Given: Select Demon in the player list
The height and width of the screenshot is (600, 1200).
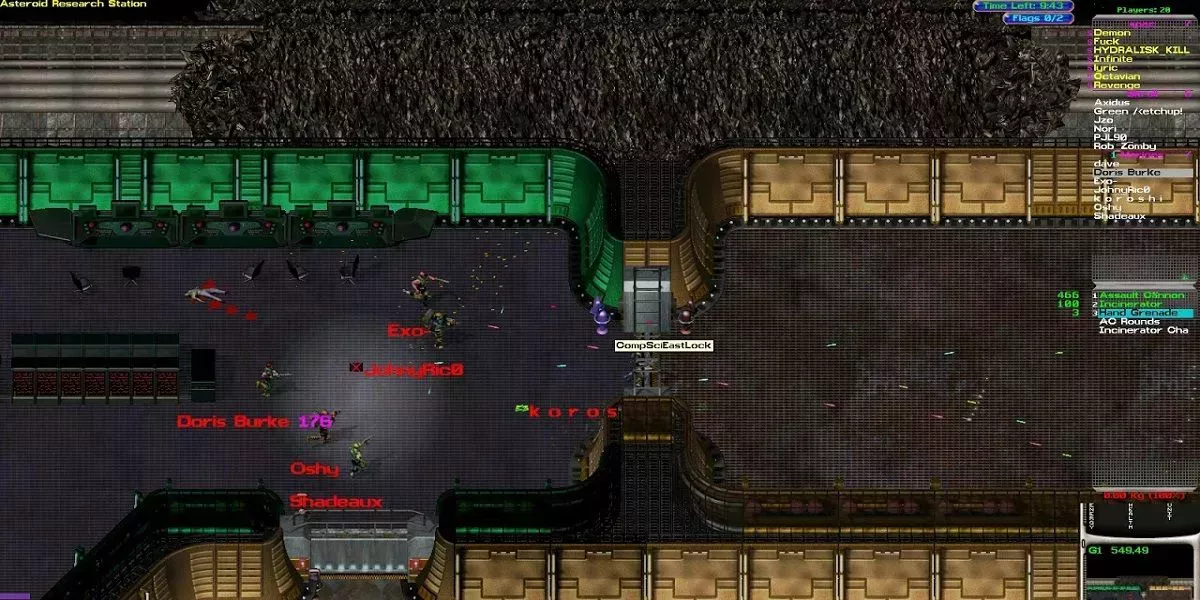Looking at the screenshot, I should 1112,33.
